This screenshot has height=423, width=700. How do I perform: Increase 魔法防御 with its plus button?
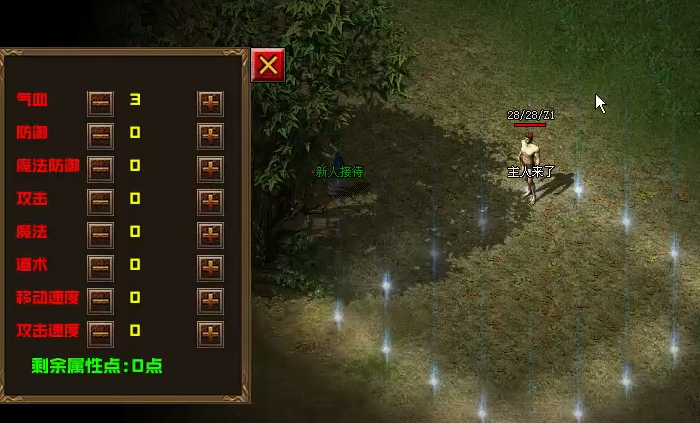tap(210, 168)
